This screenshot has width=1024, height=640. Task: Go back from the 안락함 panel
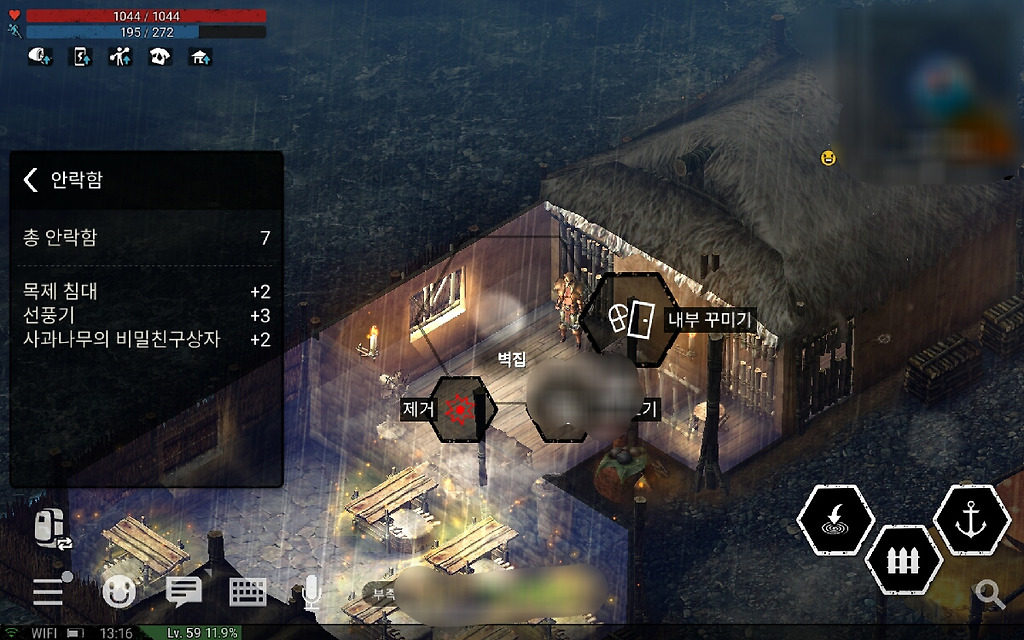(31, 180)
